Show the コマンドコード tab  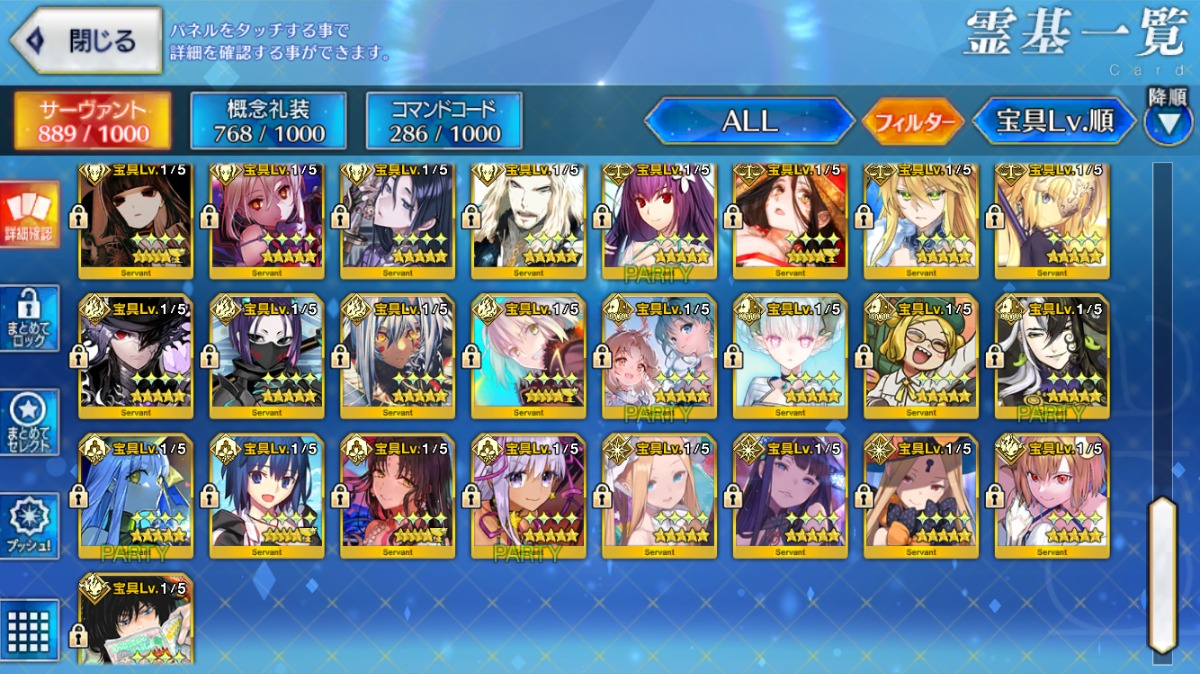point(444,121)
